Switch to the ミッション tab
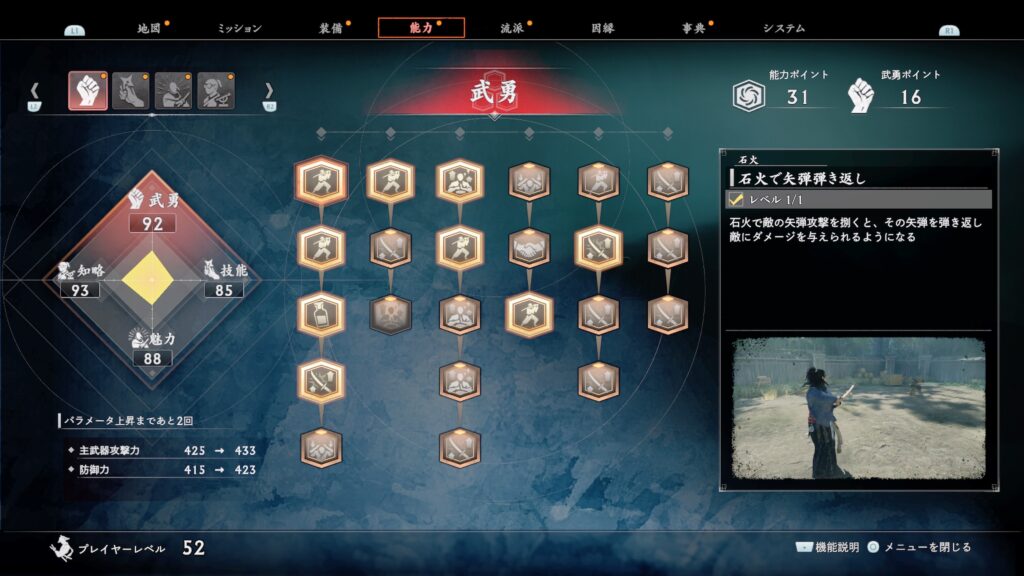Screen dimensions: 1024x576 pyautogui.click(x=239, y=28)
